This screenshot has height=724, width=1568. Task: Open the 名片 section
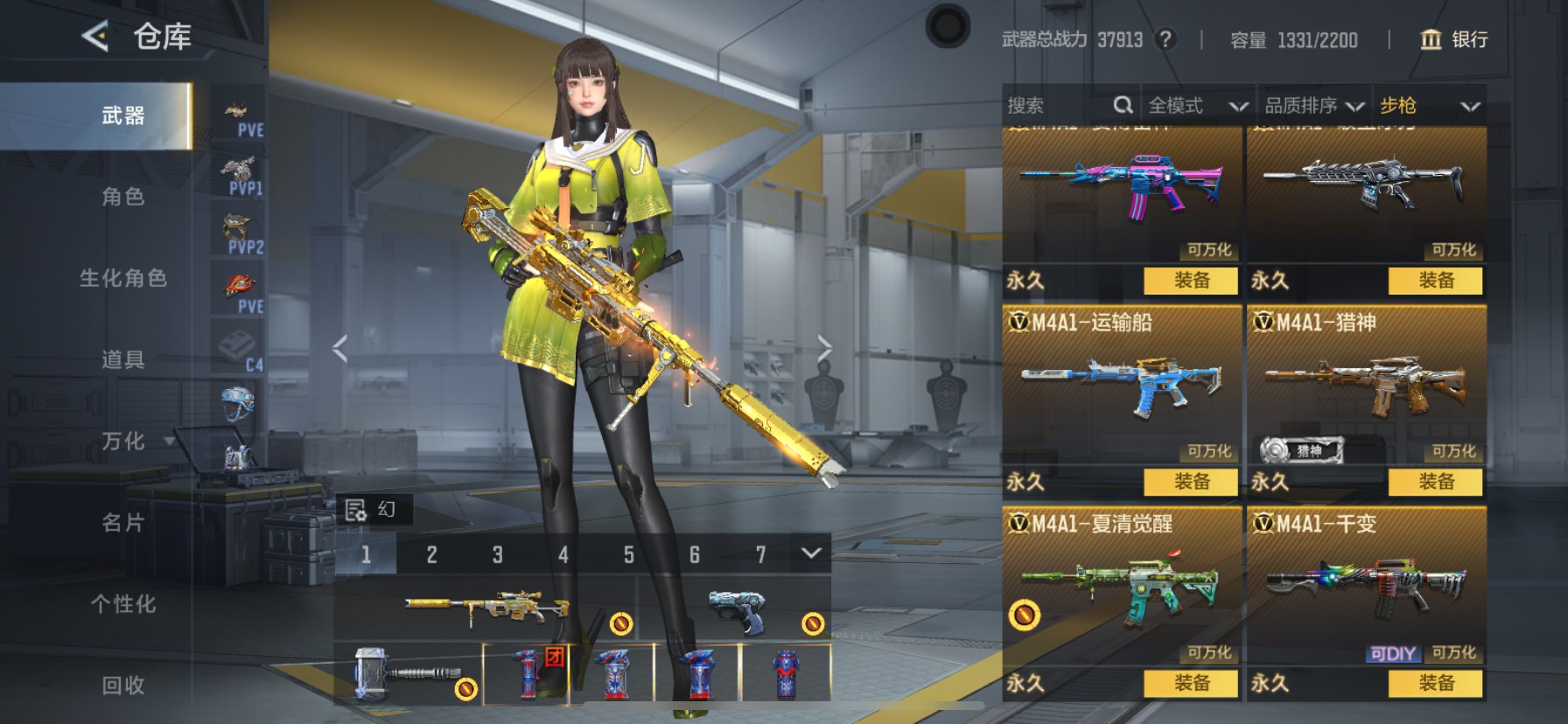122,523
